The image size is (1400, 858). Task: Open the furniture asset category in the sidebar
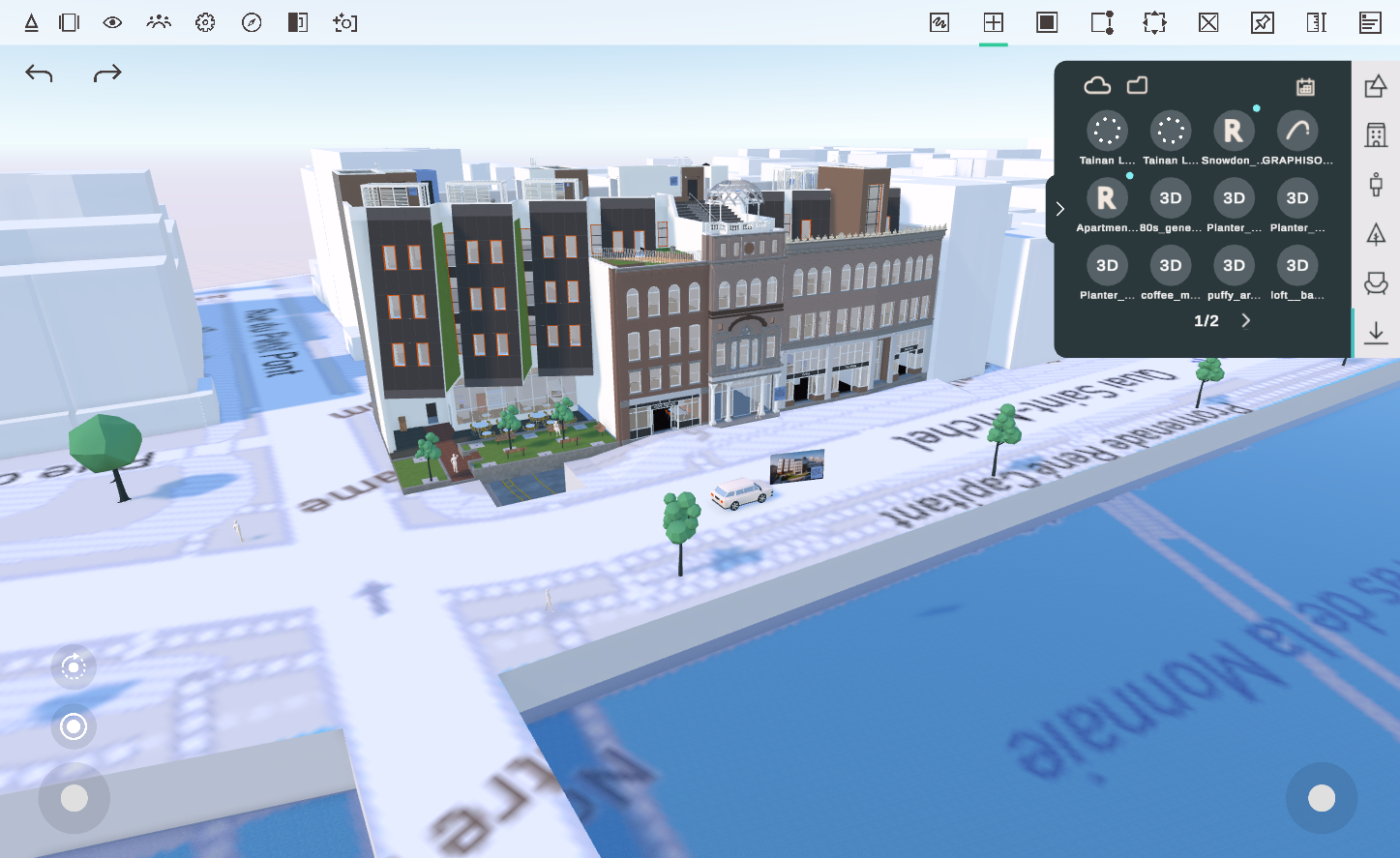1375,283
